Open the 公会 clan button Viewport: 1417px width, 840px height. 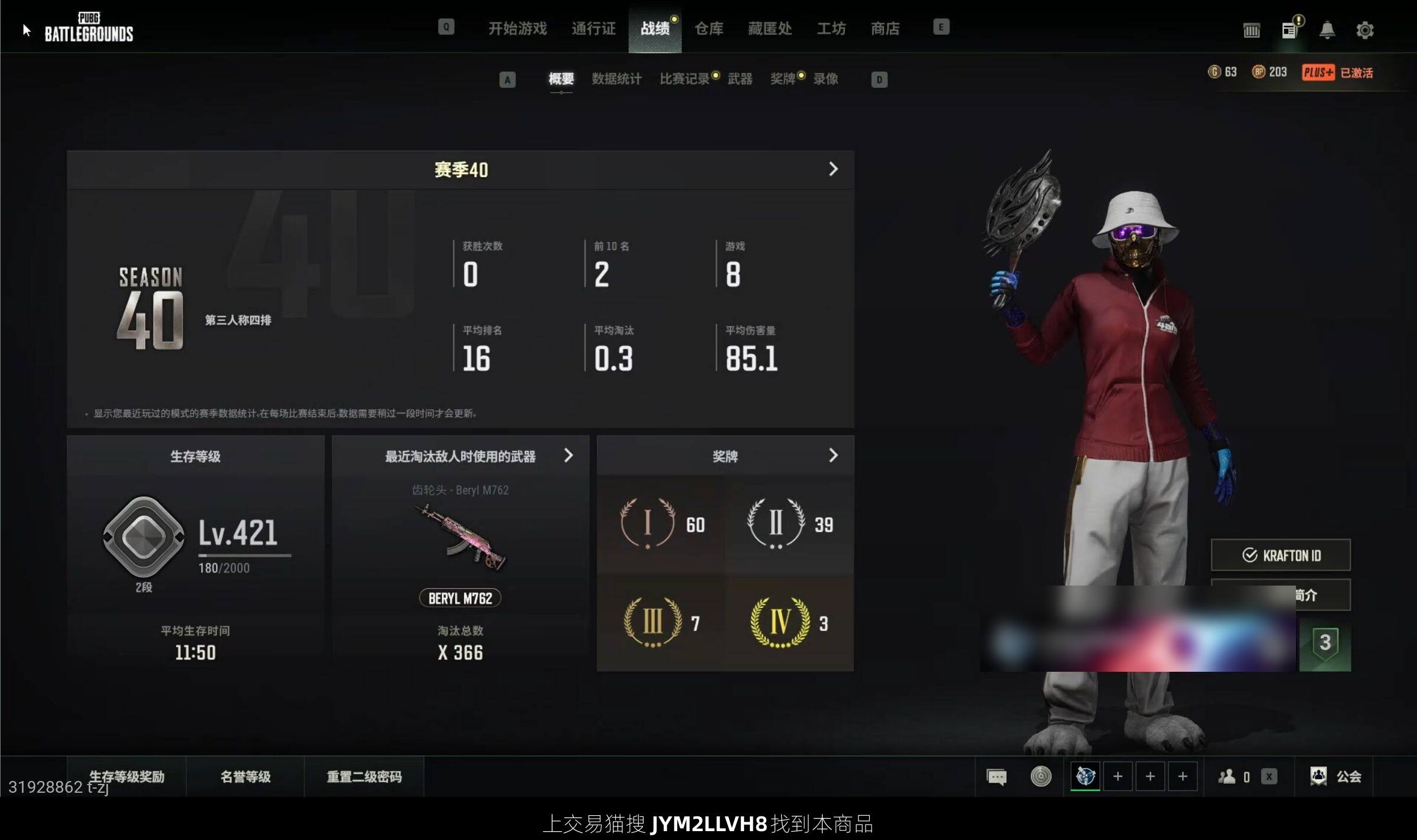click(1336, 777)
